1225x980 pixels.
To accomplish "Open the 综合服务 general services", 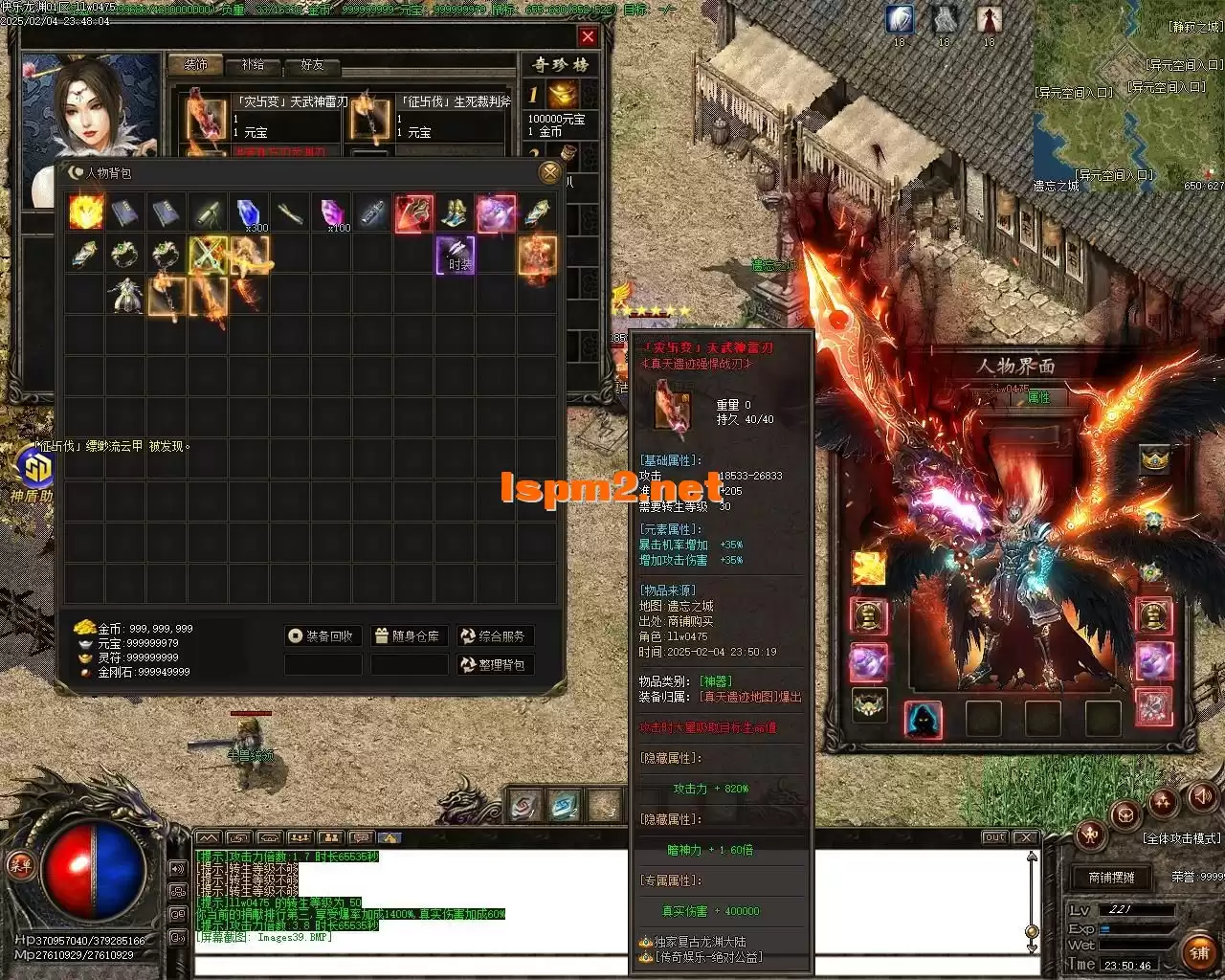I will (x=494, y=636).
